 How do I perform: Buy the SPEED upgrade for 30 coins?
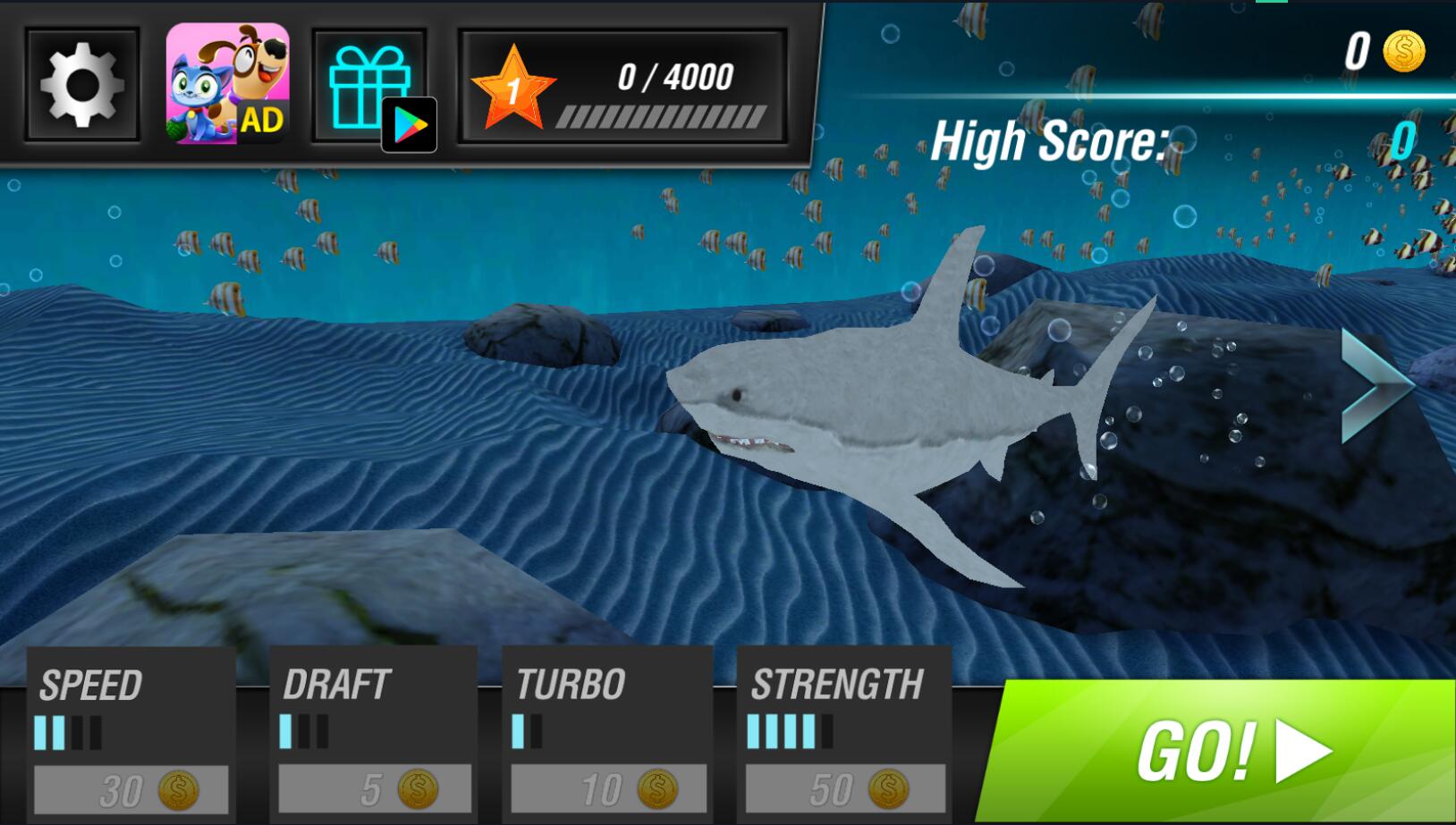click(x=131, y=790)
